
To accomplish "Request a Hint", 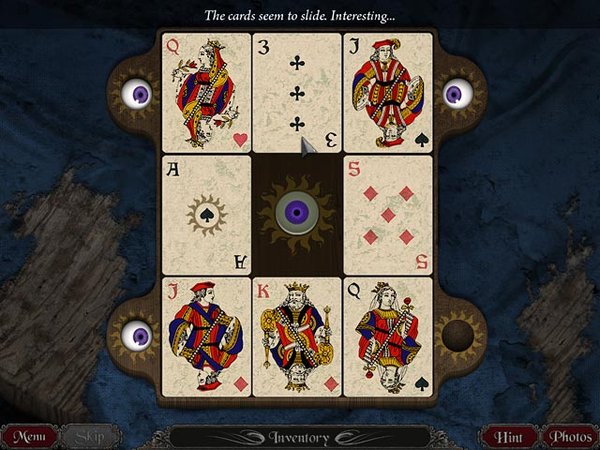I will click(x=509, y=436).
